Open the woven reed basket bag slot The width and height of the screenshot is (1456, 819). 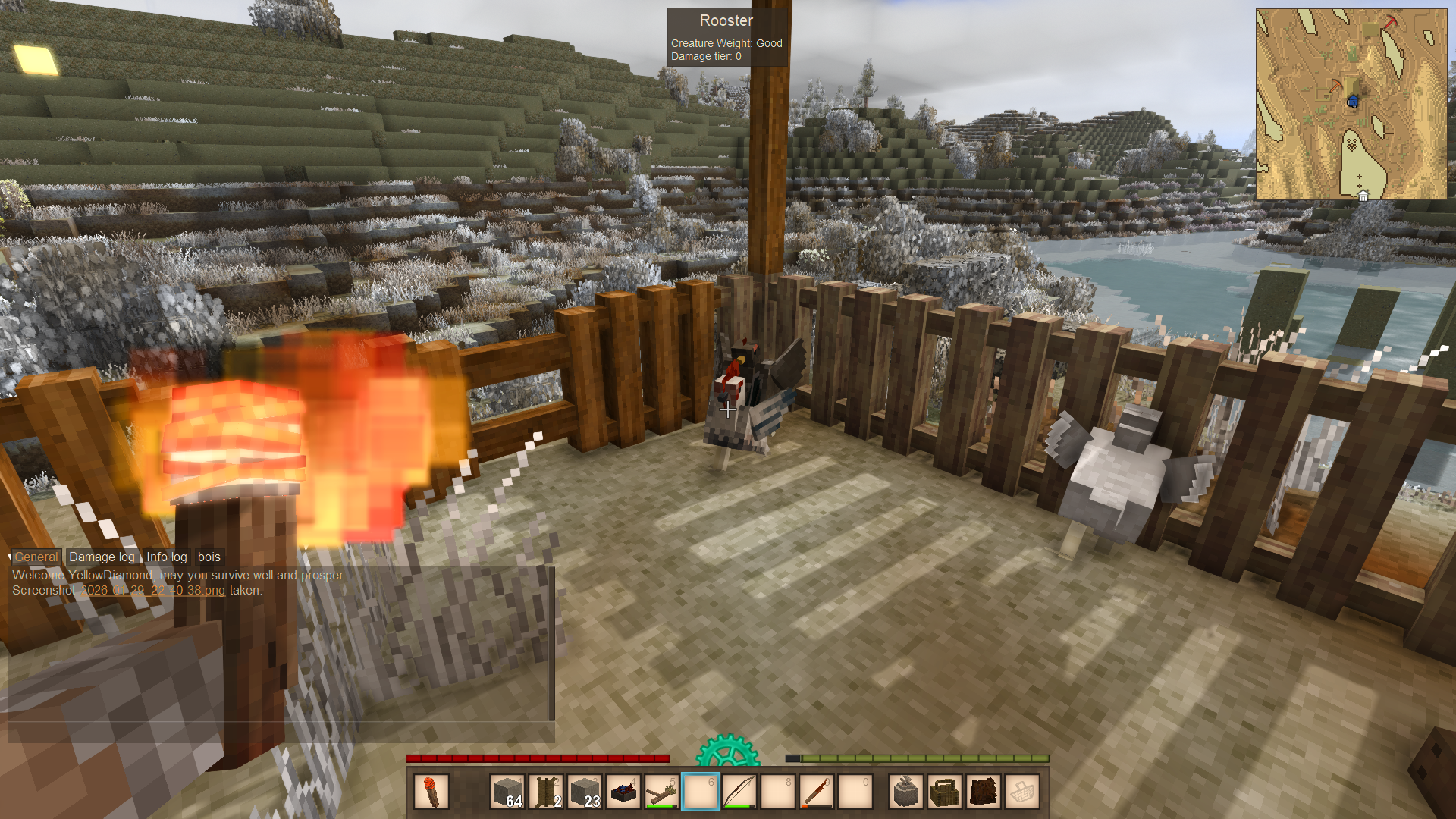click(x=945, y=792)
